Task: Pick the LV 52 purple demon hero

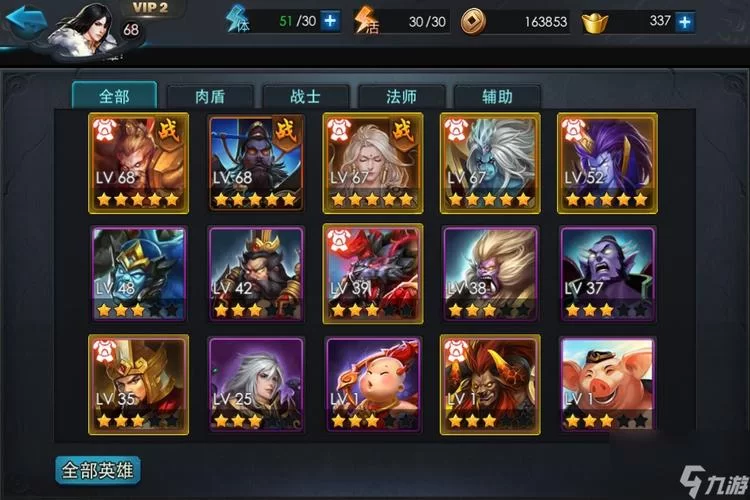Action: pyautogui.click(x=607, y=161)
